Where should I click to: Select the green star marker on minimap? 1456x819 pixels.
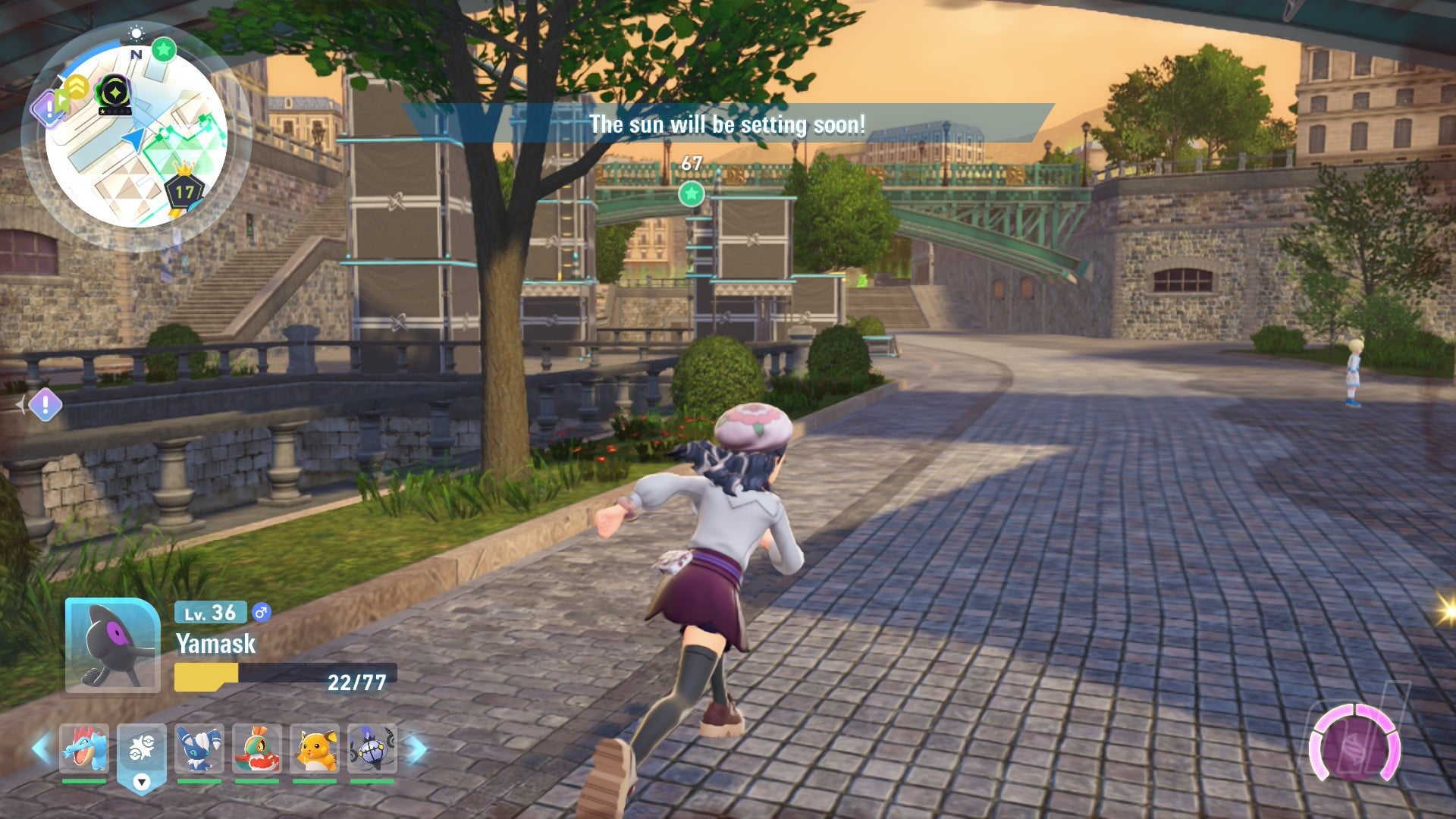pyautogui.click(x=164, y=50)
